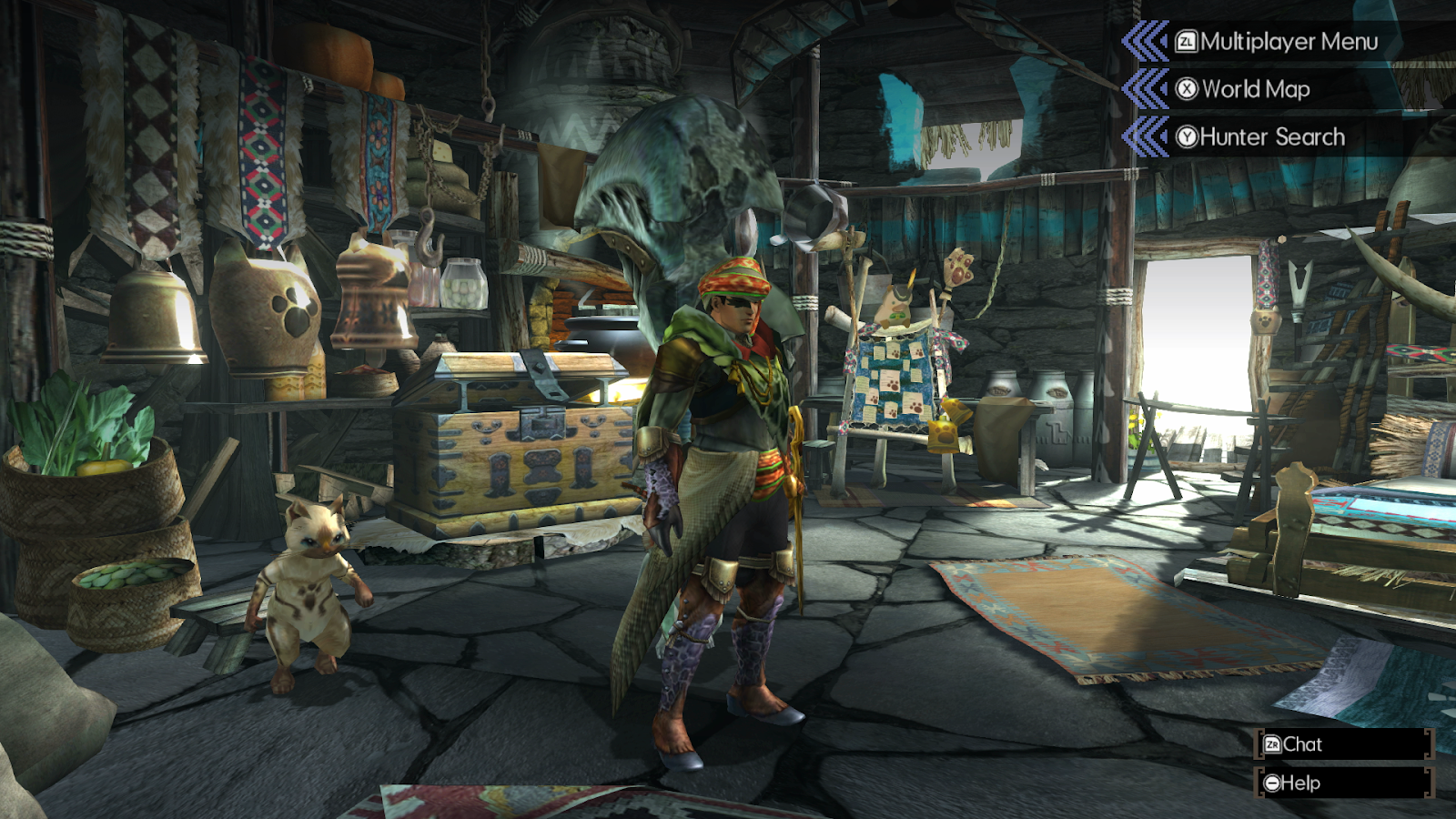Image resolution: width=1456 pixels, height=819 pixels.
Task: Click the ZL button icon beside Multiplayer Menu
Action: 1188,41
